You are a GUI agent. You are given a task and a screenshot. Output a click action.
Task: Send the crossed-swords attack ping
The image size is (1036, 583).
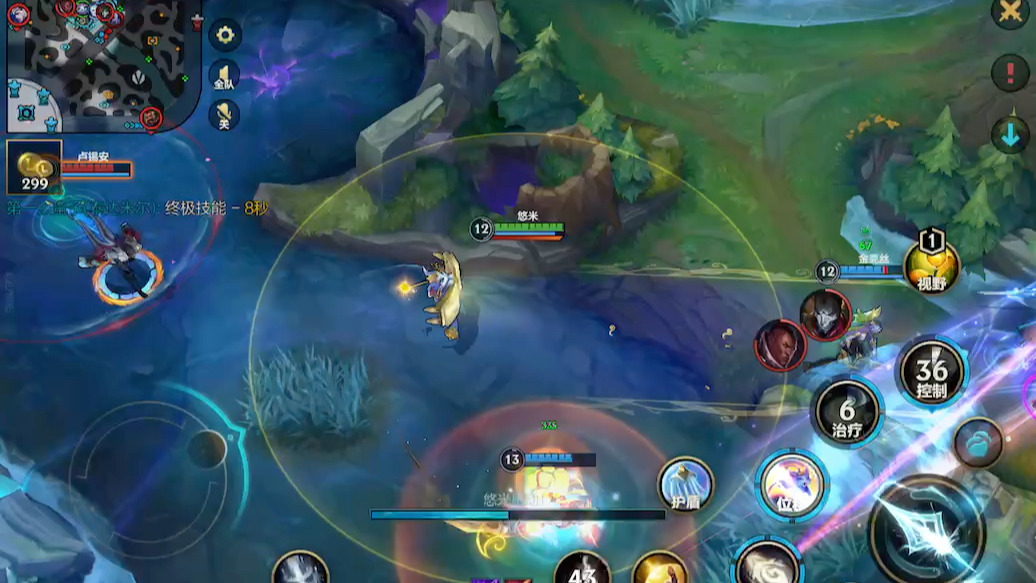pyautogui.click(x=1009, y=12)
